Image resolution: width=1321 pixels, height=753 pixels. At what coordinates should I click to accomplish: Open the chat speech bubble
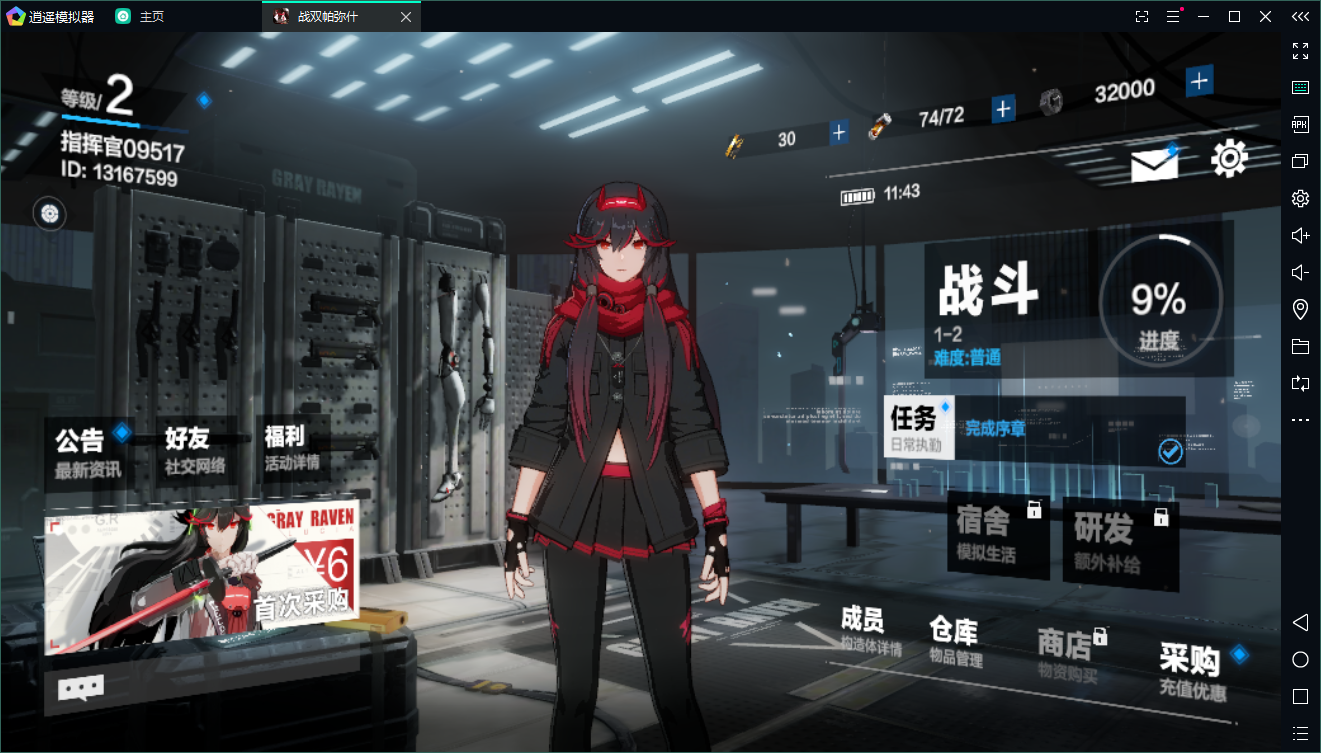81,688
